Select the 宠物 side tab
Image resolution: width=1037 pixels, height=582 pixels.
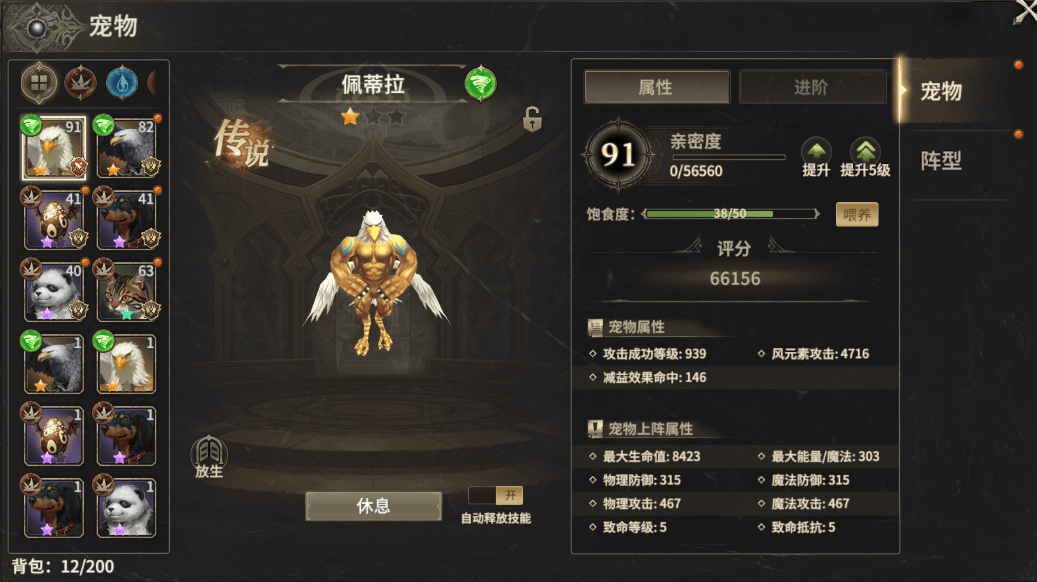942,92
